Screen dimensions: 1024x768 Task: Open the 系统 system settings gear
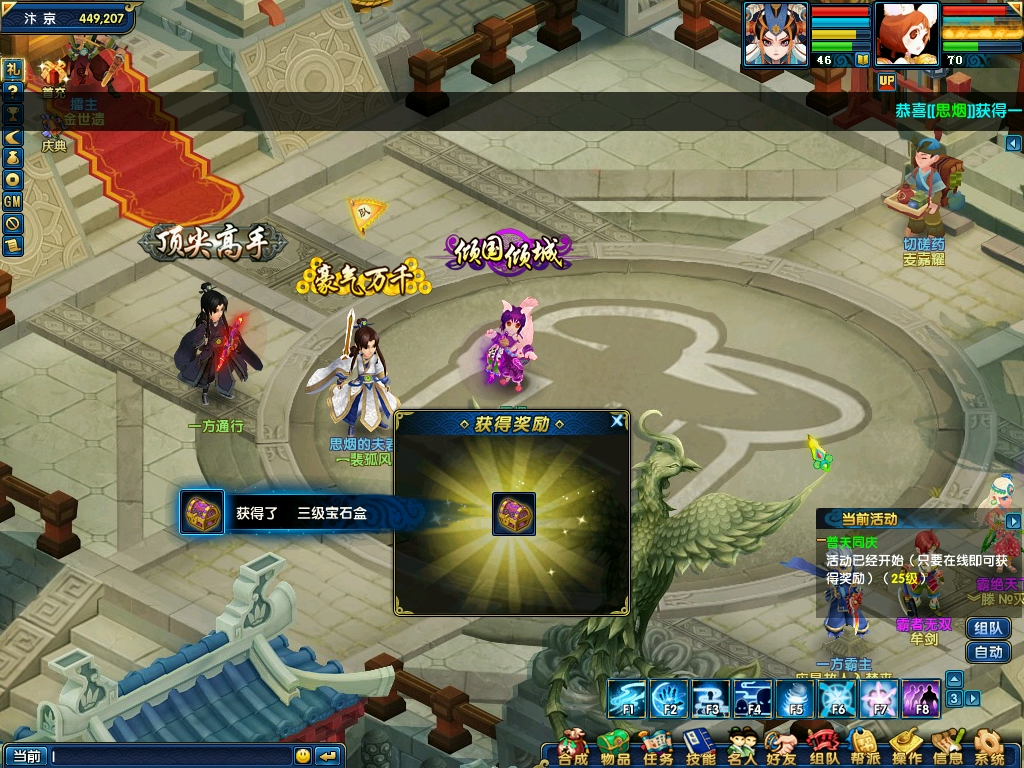pos(989,748)
